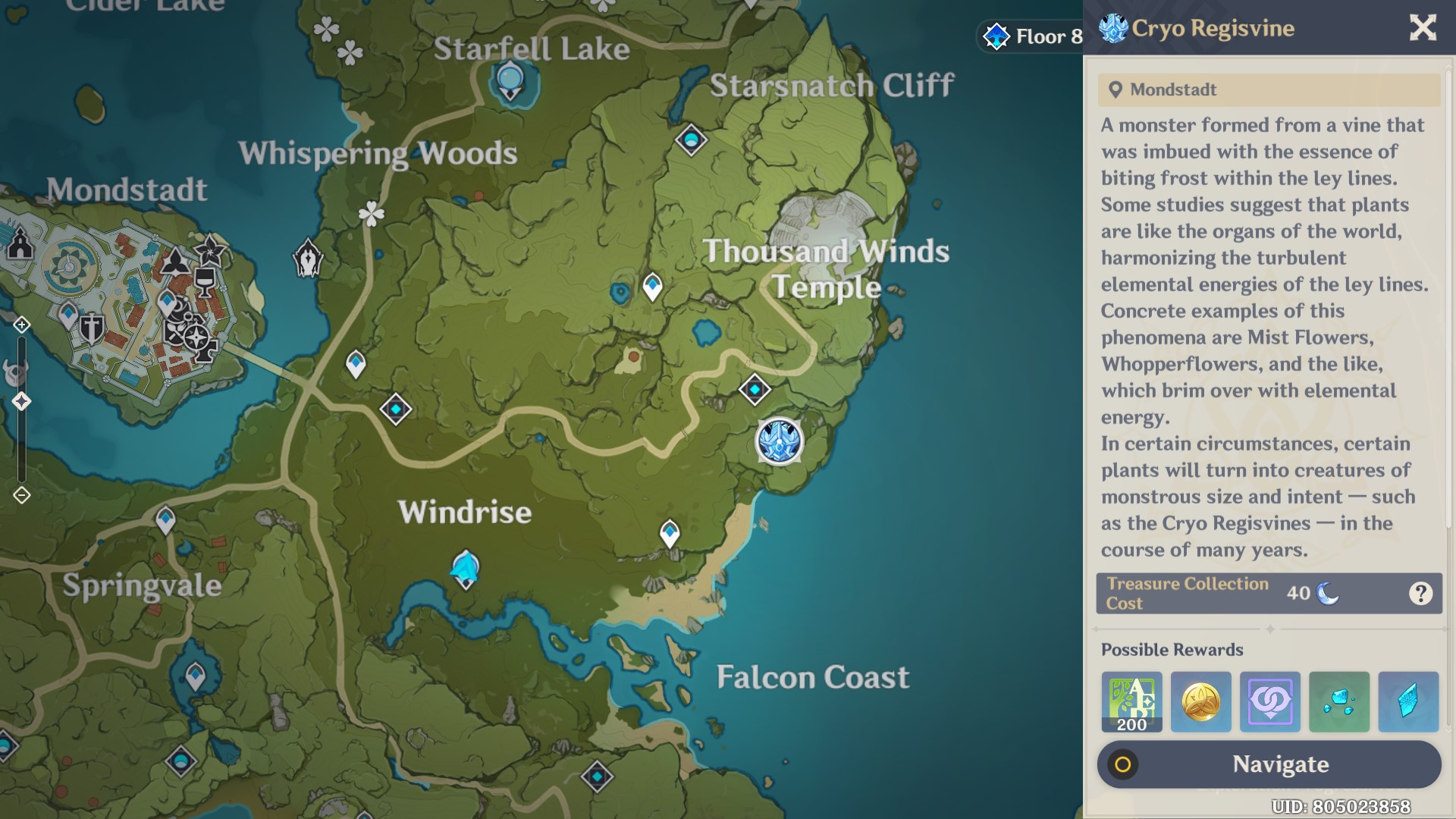Close the Cryo Regisvine info panel
The height and width of the screenshot is (819, 1456).
pos(1422,28)
